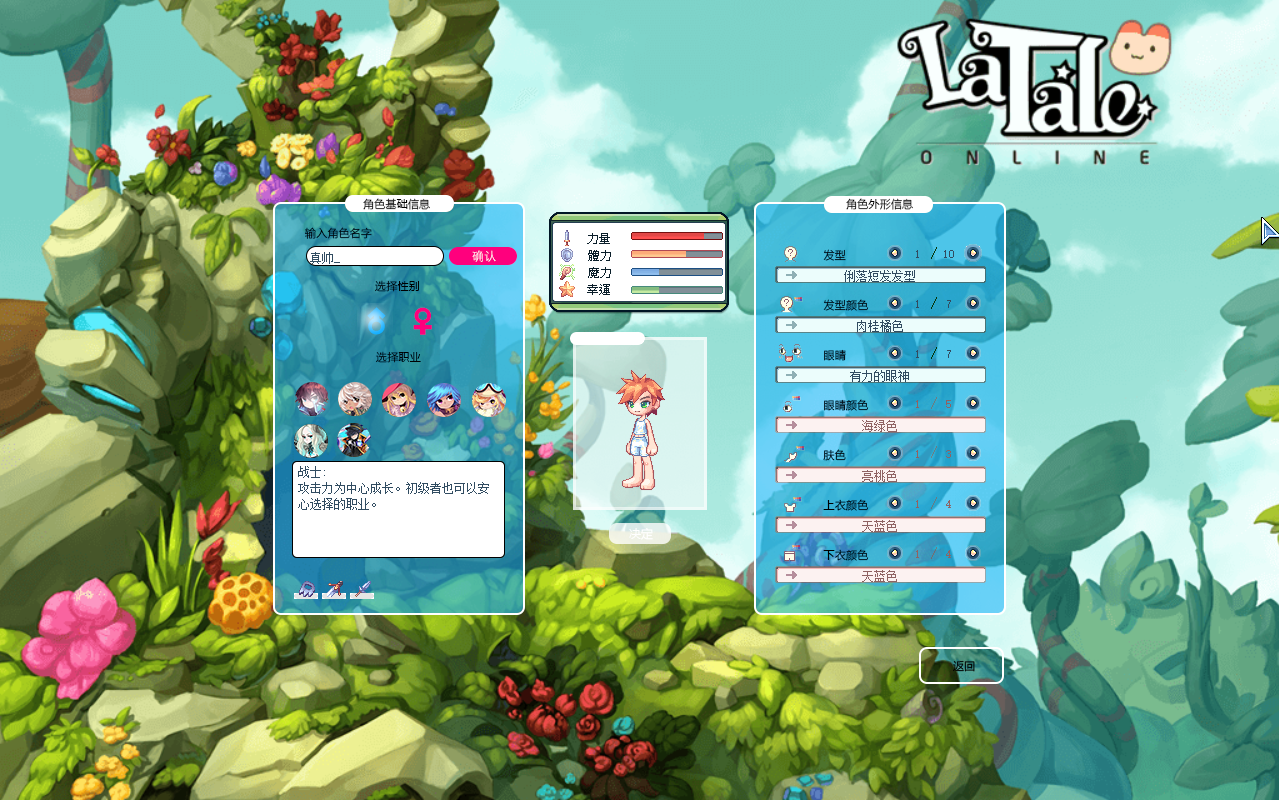Go back with the 返回 button

[961, 666]
